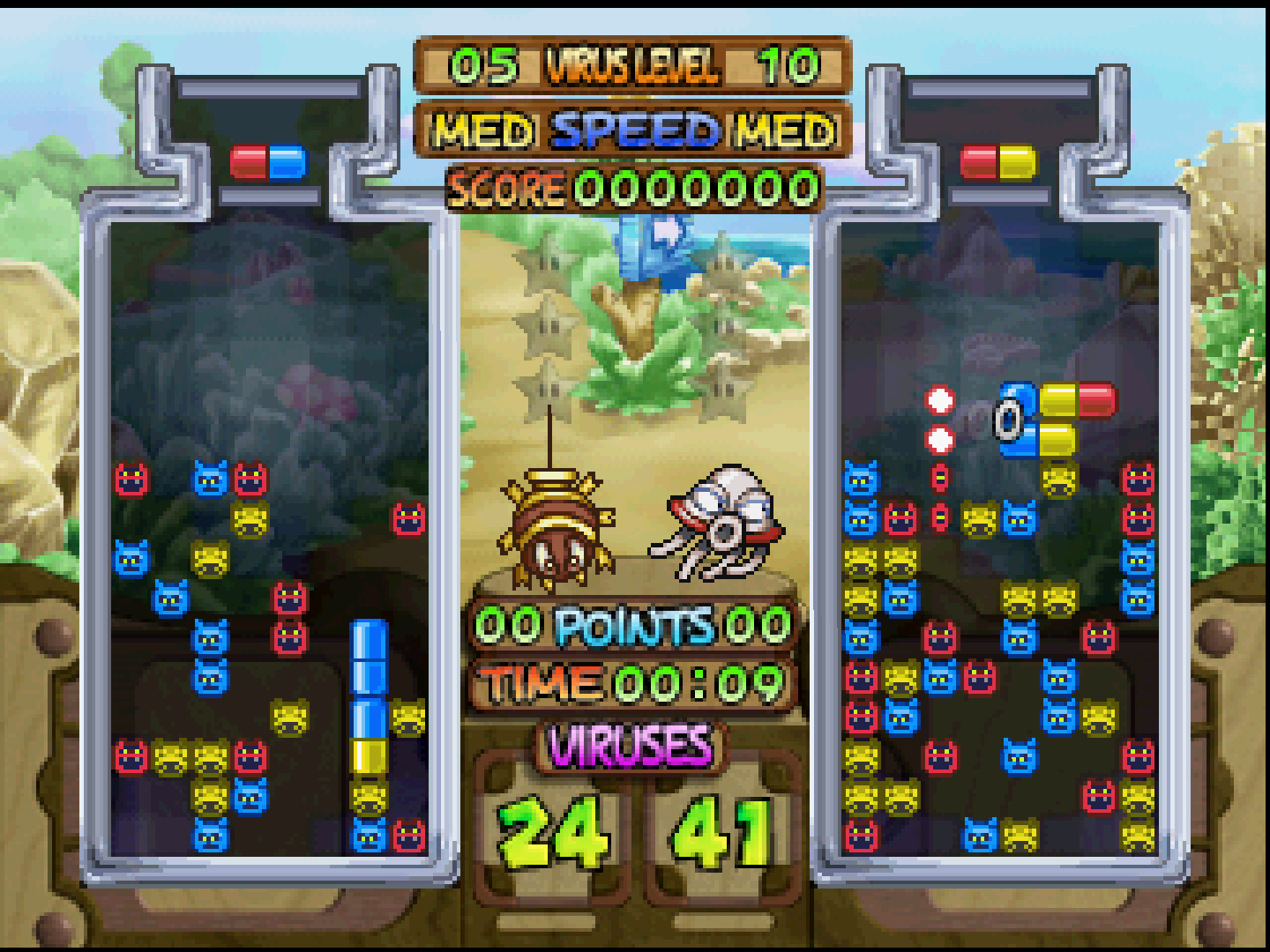The image size is (1270, 952).
Task: Click the SCORE 0000000 display
Action: point(635,188)
